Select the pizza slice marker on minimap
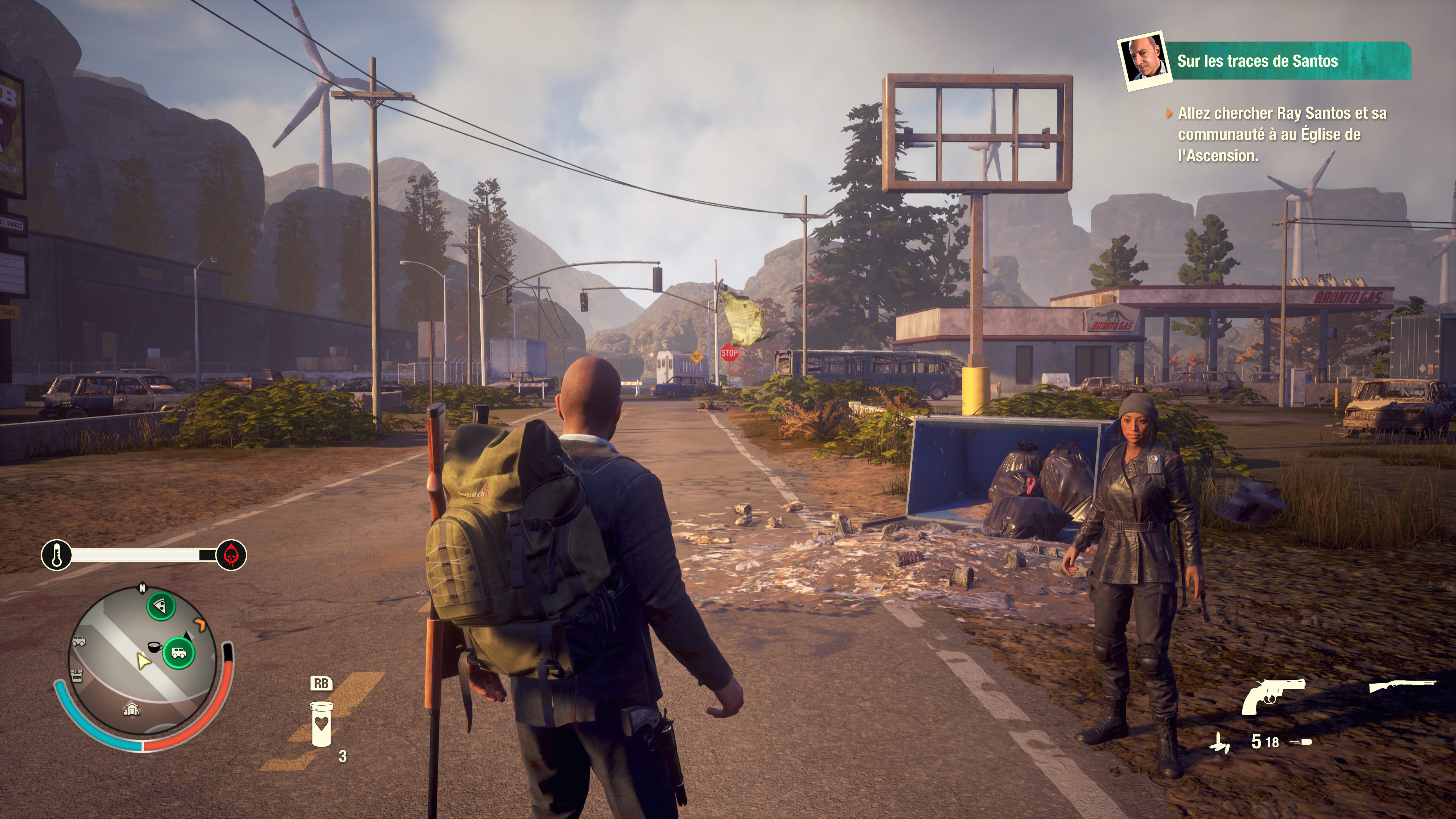1456x819 pixels. pyautogui.click(x=161, y=607)
